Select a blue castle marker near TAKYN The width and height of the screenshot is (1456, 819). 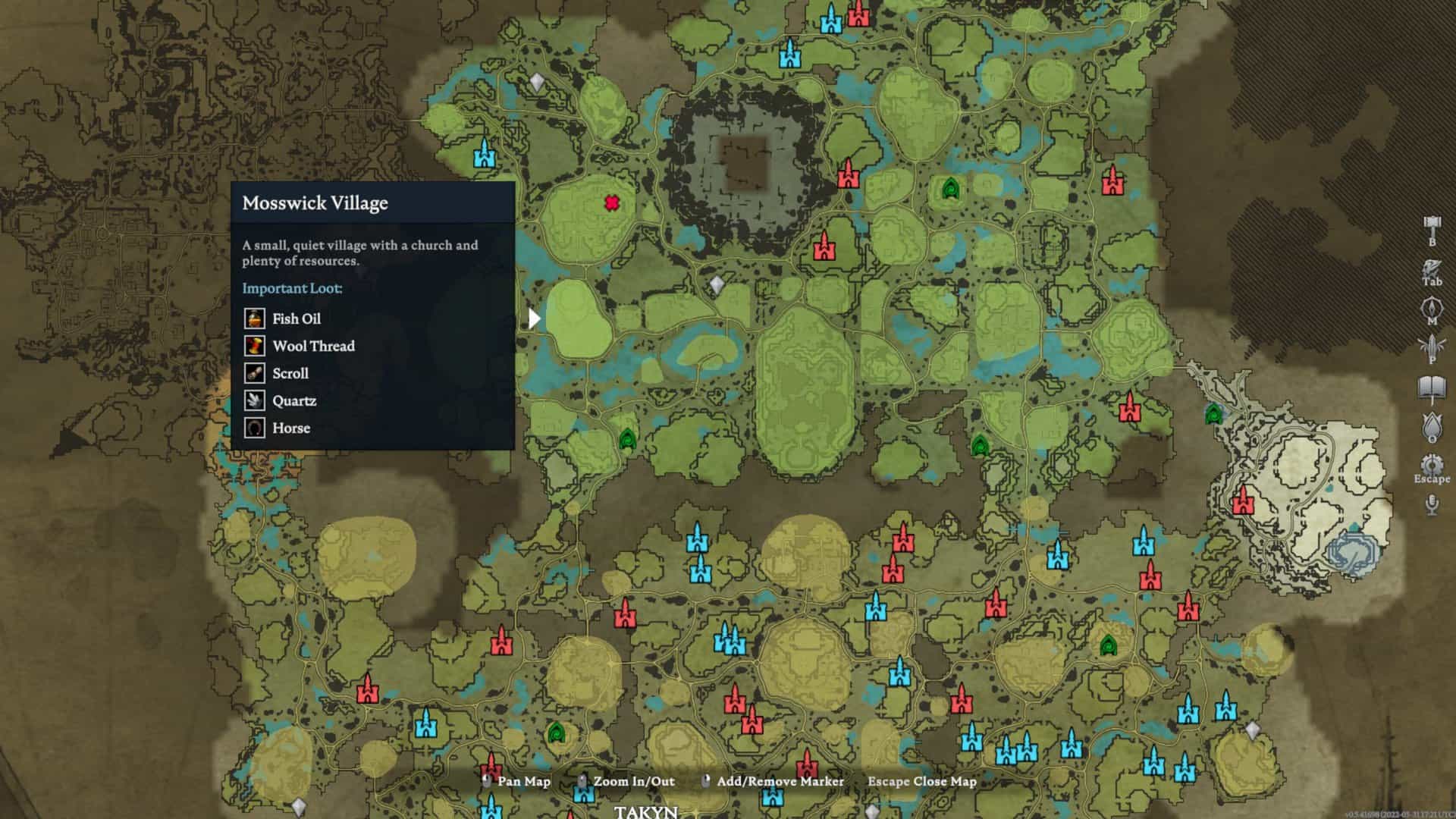click(584, 793)
